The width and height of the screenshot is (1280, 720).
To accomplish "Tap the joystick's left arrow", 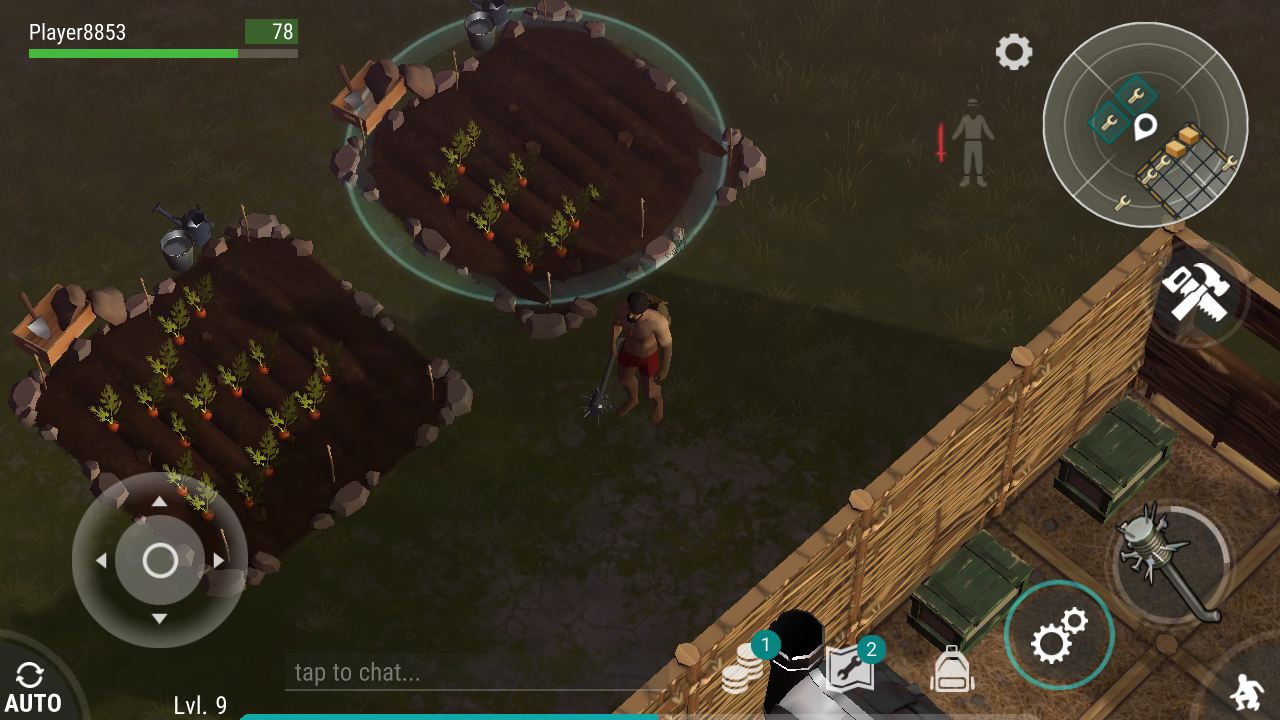I will click(101, 561).
